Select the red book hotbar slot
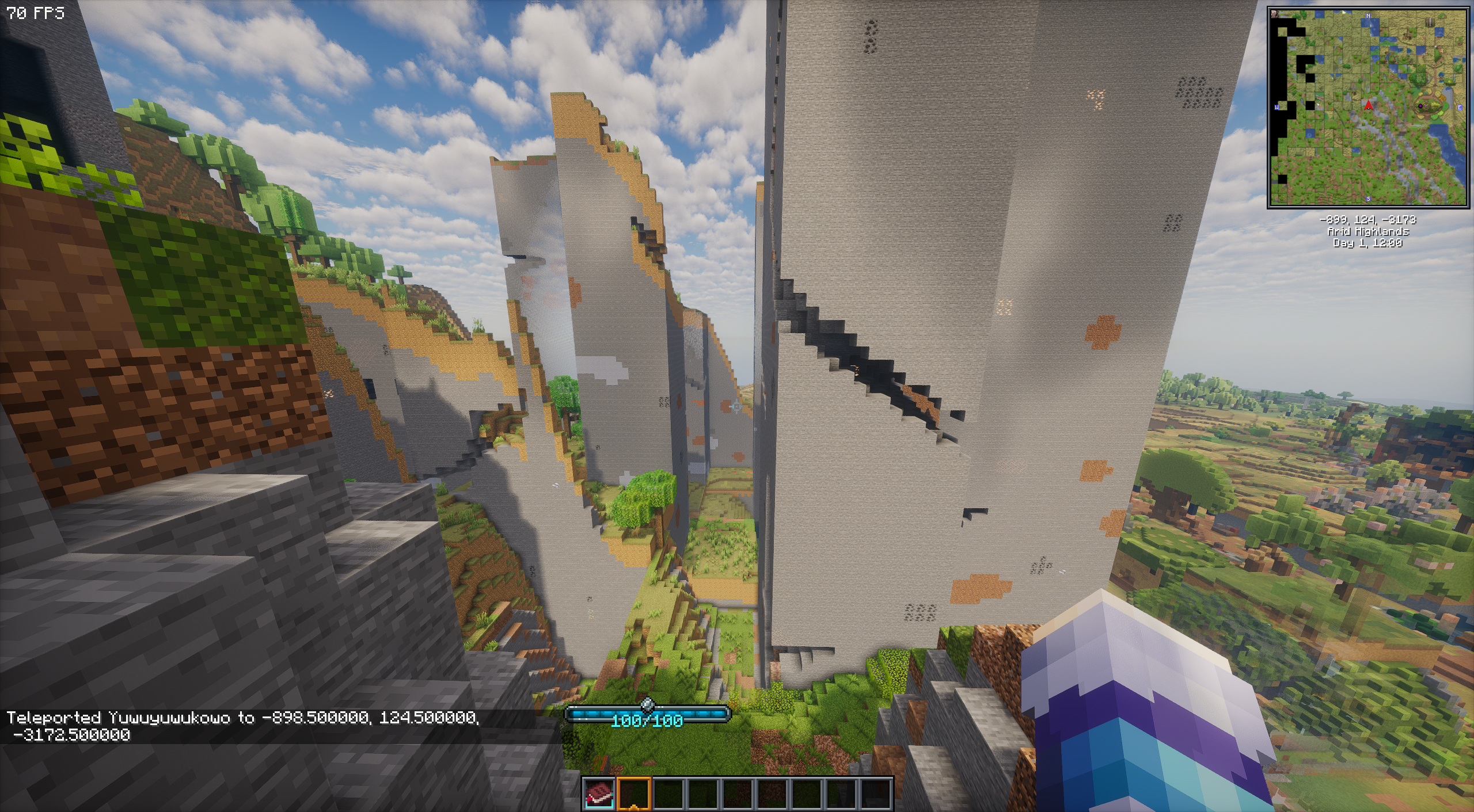Image resolution: width=1474 pixels, height=812 pixels. pyautogui.click(x=599, y=794)
